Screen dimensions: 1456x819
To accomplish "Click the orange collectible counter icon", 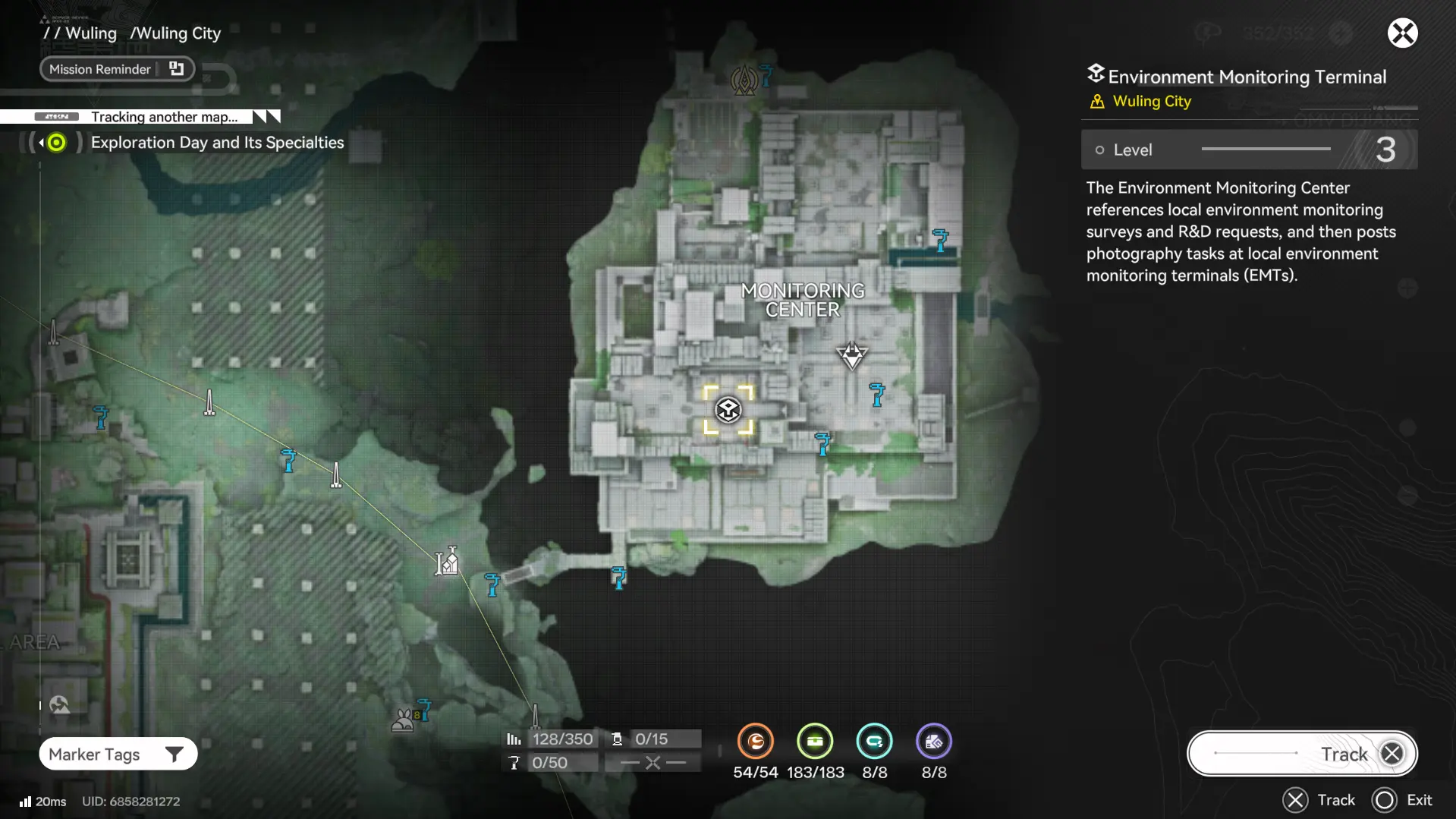I will (756, 742).
